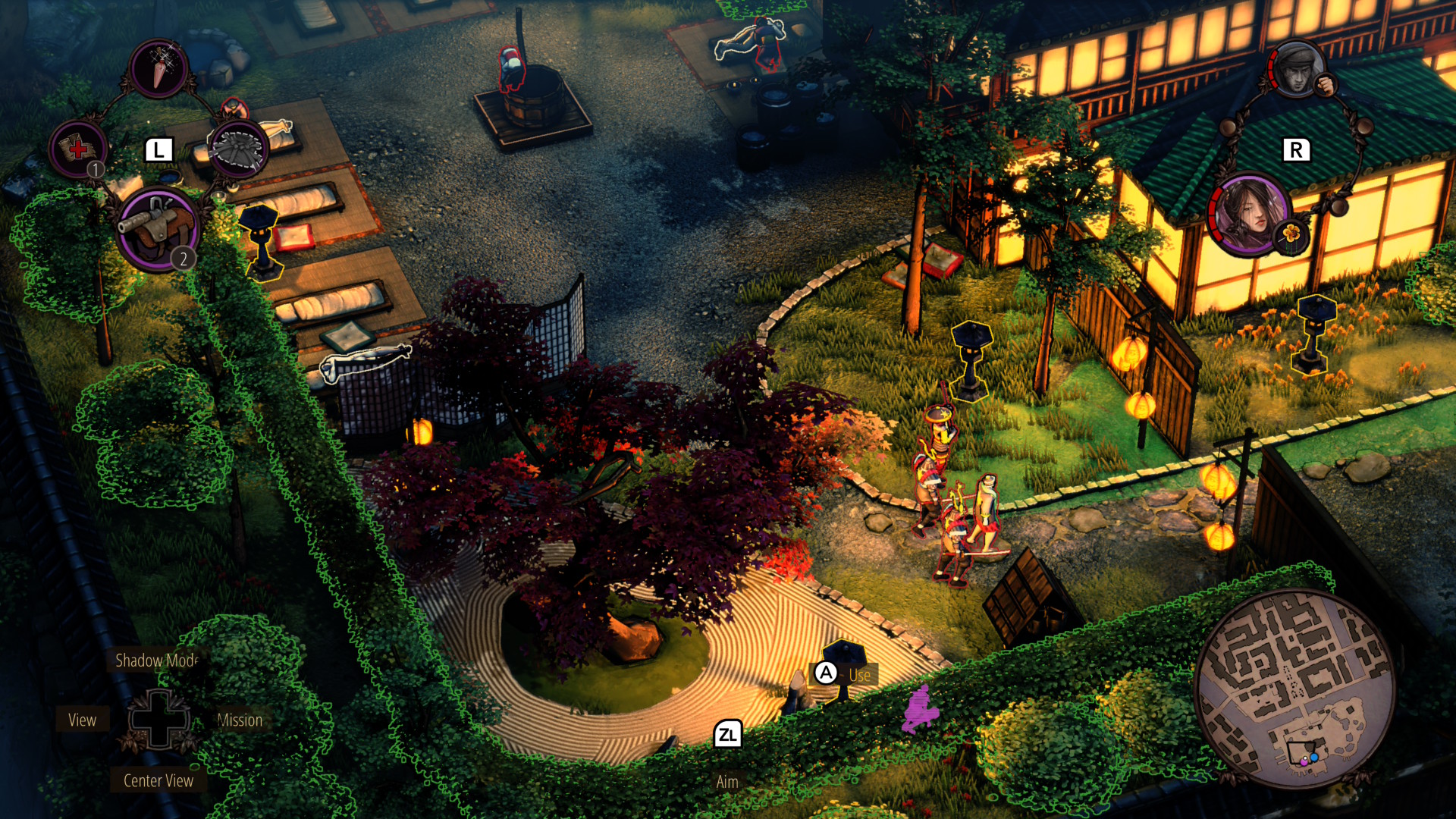Open the Mission menu from the D-pad hint
Image resolution: width=1456 pixels, height=819 pixels.
(x=240, y=720)
